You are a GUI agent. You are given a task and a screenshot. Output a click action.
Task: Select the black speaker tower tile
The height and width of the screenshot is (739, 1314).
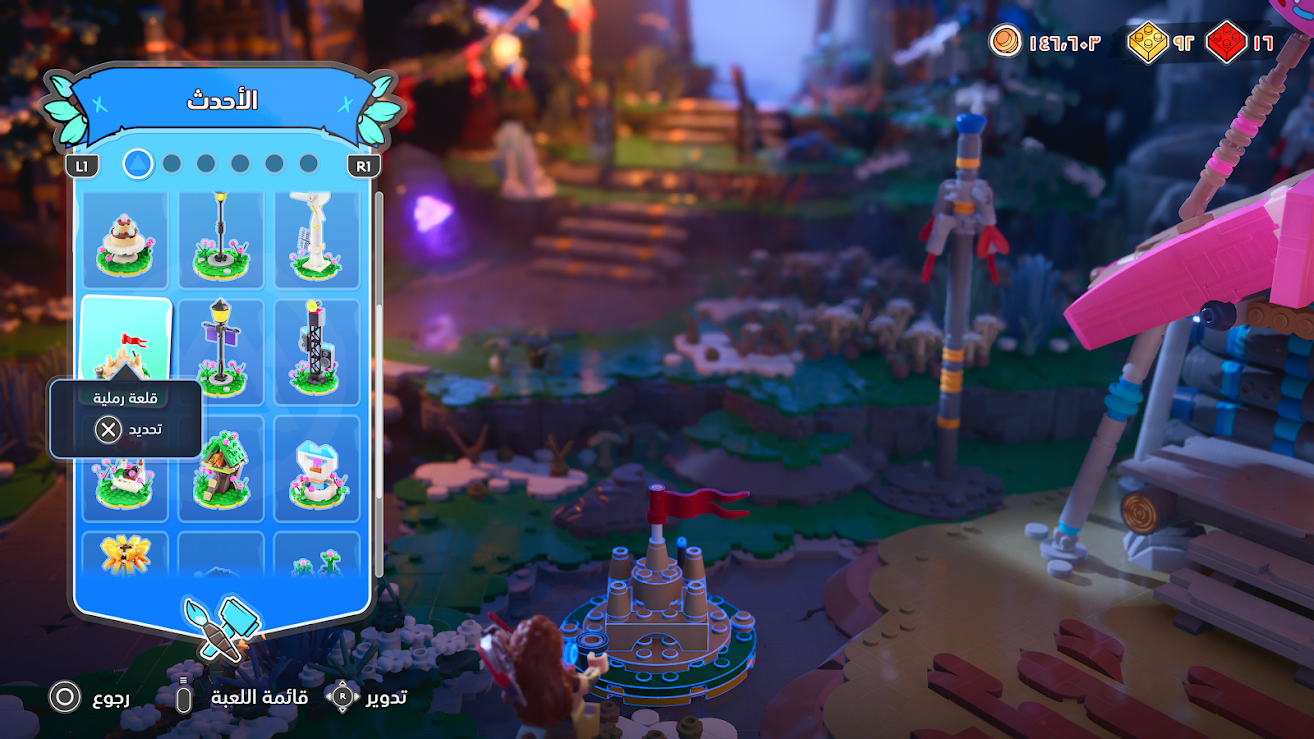pos(316,351)
